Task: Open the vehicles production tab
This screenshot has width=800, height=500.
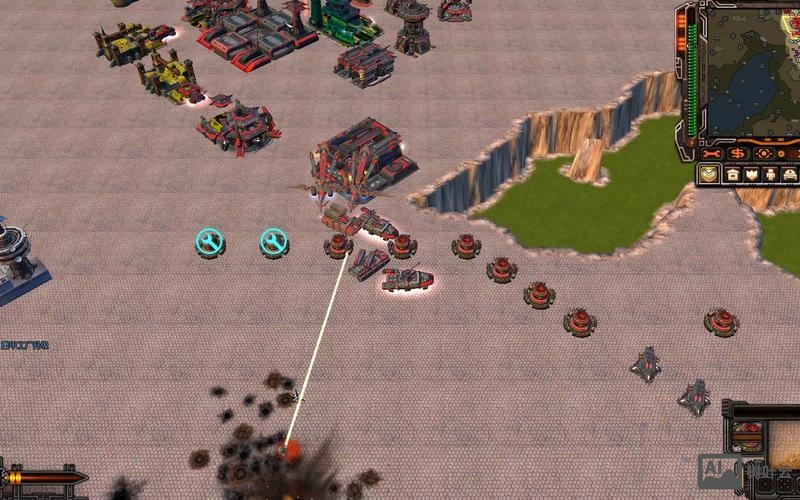Action: (790, 174)
